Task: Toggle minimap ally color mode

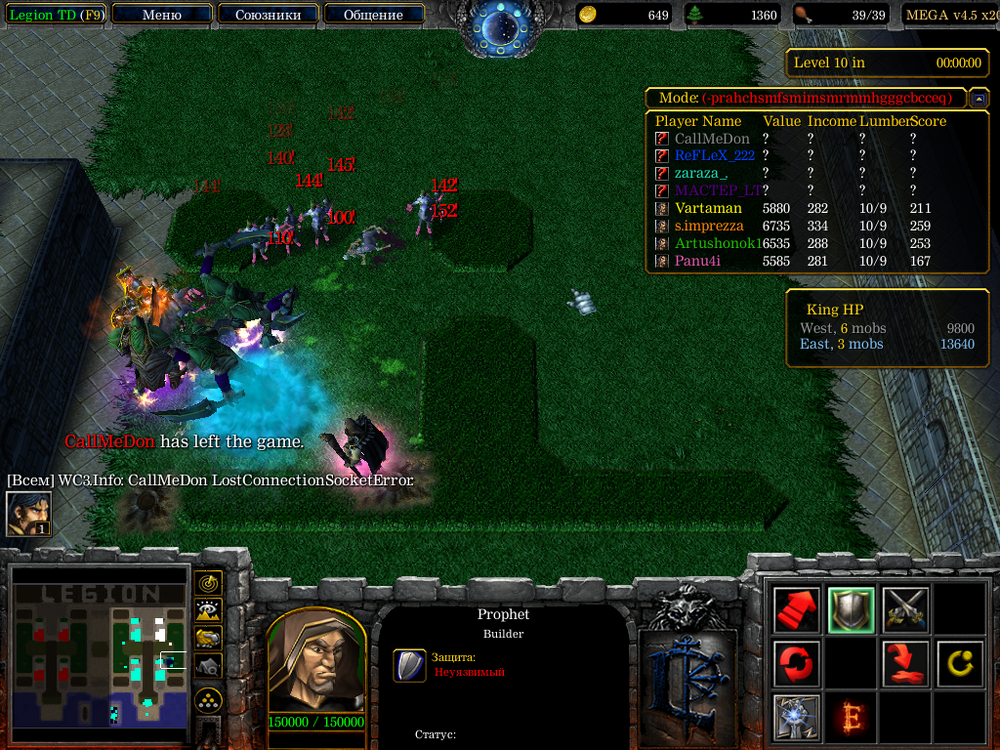Action: pos(208,637)
